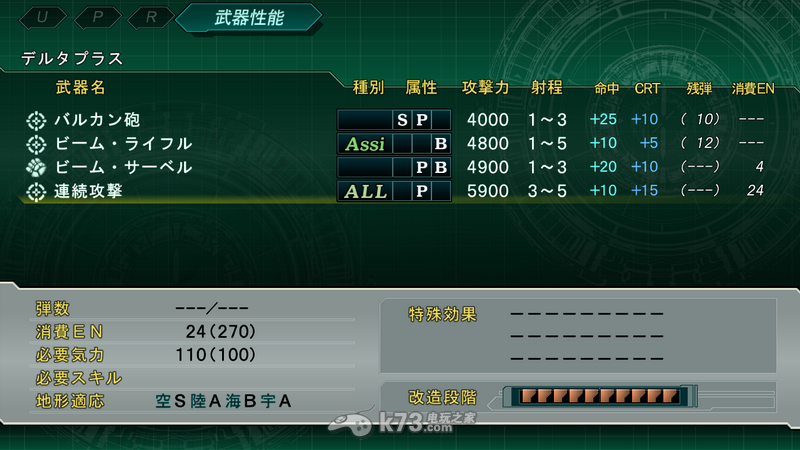Select the バルカン砲 weapon row

97,120
